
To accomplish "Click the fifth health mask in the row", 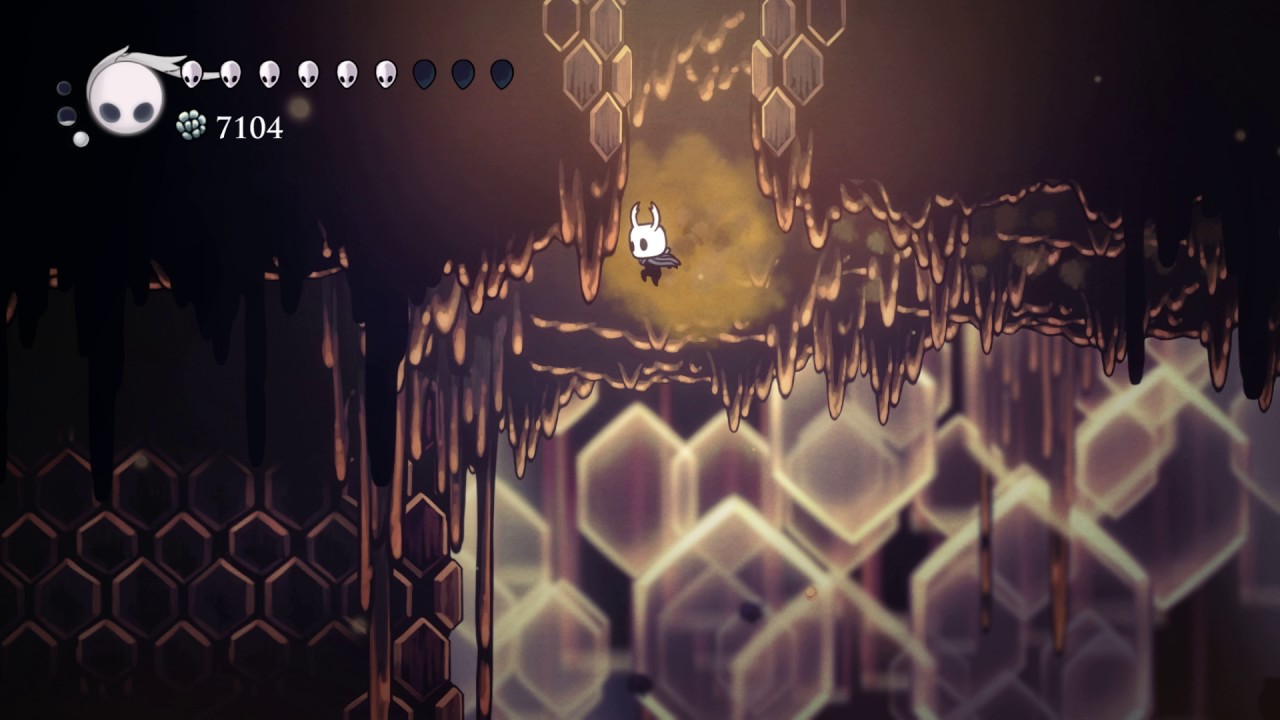I will pyautogui.click(x=346, y=72).
